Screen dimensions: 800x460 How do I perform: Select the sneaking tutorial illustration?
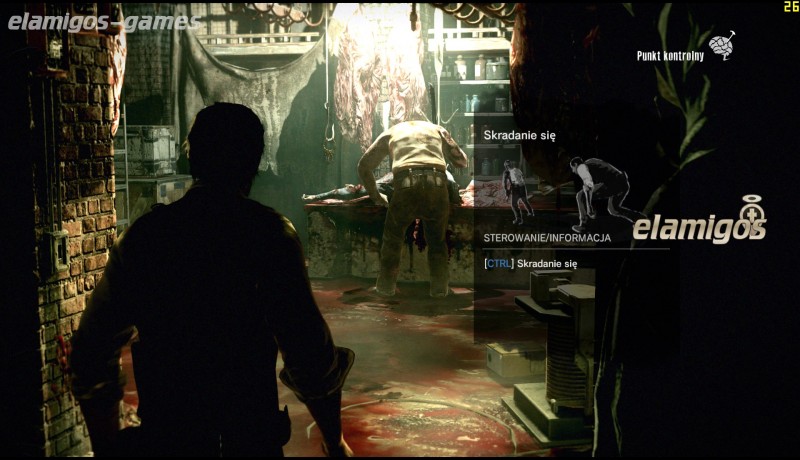point(568,188)
